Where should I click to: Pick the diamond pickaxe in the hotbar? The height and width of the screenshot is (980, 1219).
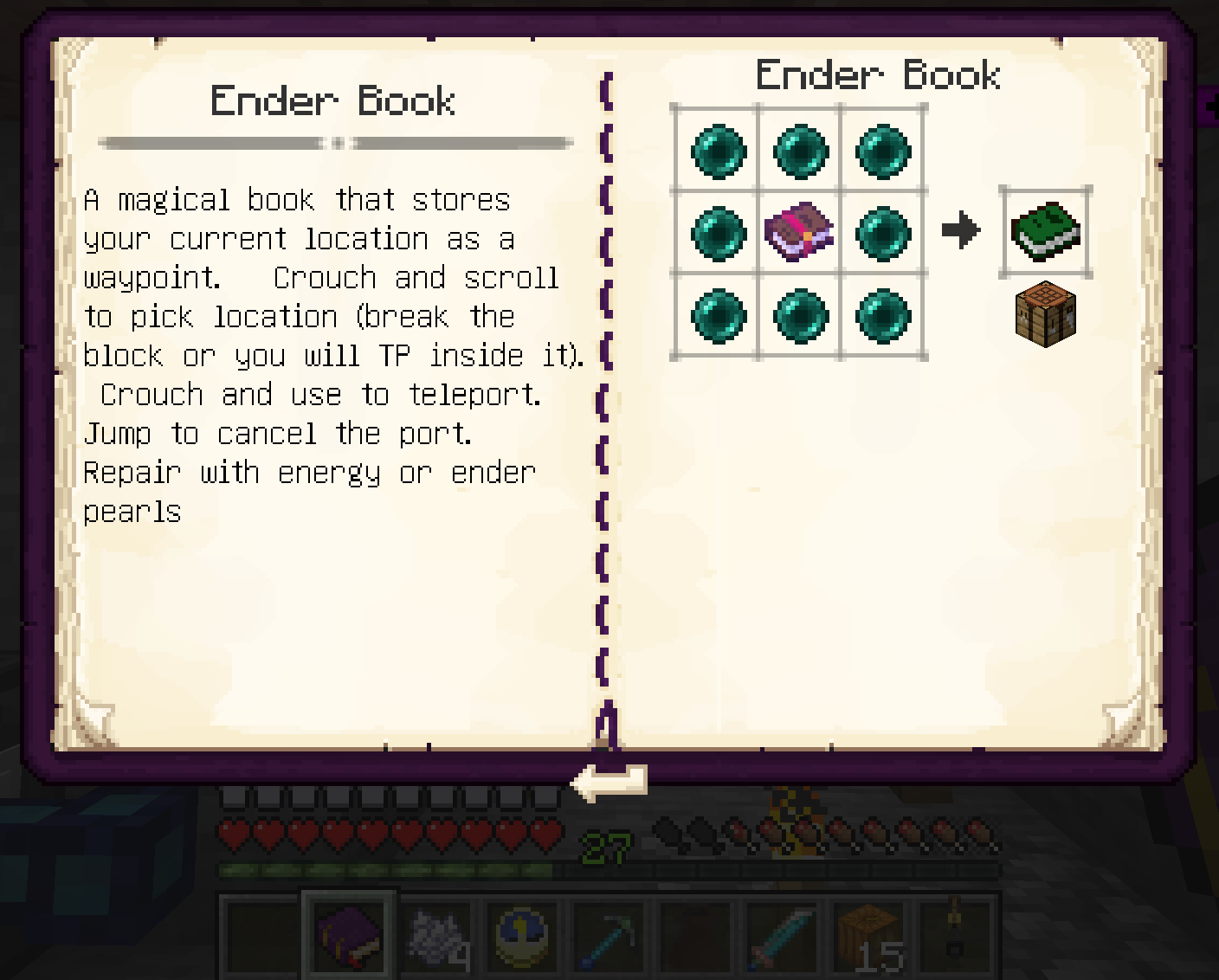pyautogui.click(x=609, y=935)
